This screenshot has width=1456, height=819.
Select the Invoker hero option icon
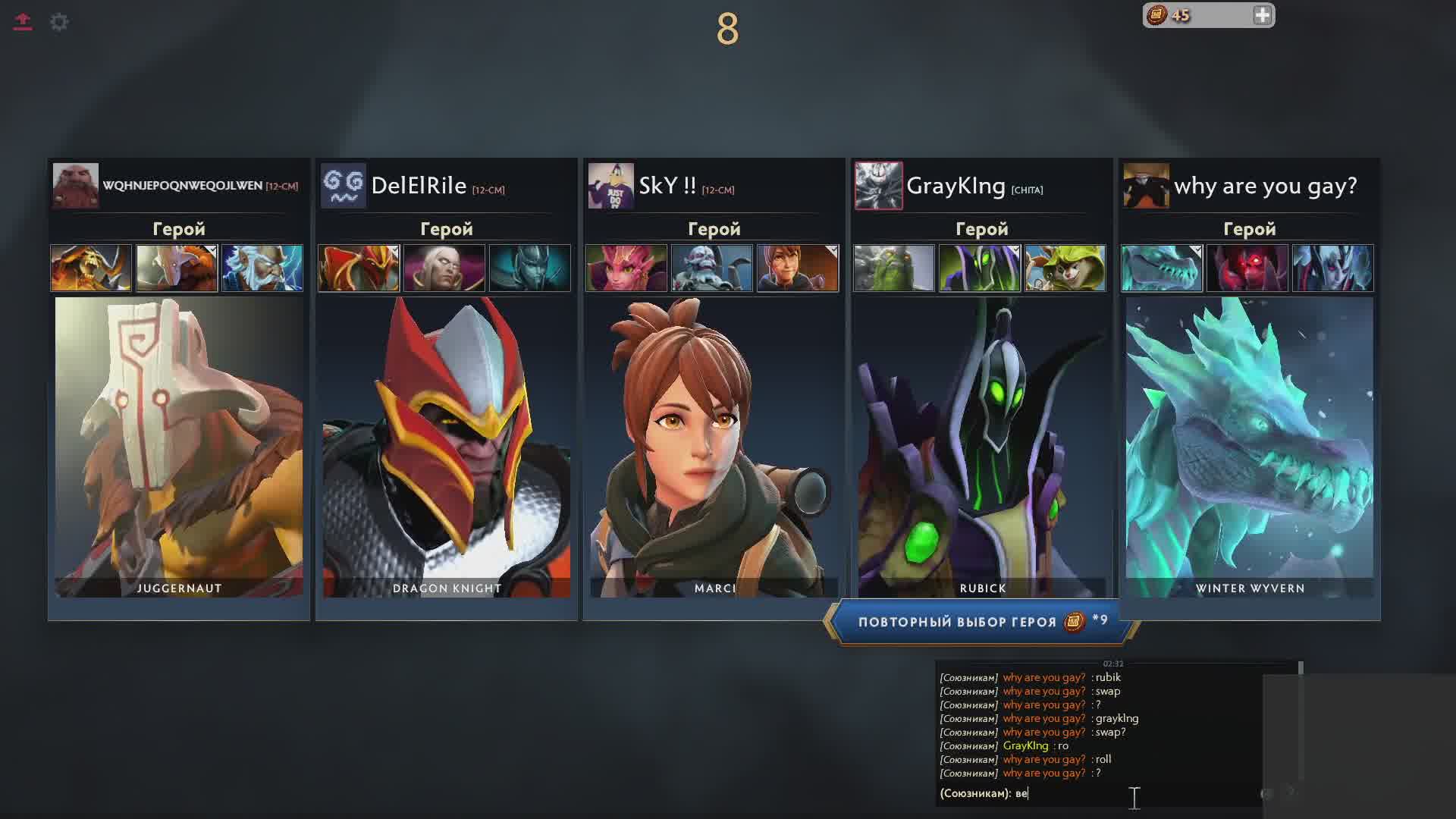tap(444, 268)
